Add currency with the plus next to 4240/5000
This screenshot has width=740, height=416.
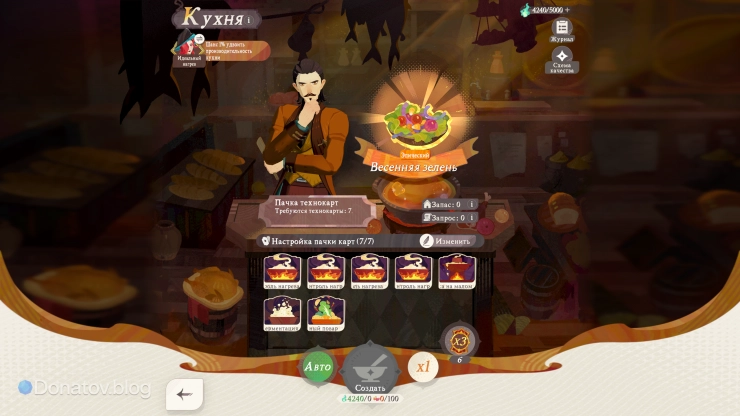568,10
